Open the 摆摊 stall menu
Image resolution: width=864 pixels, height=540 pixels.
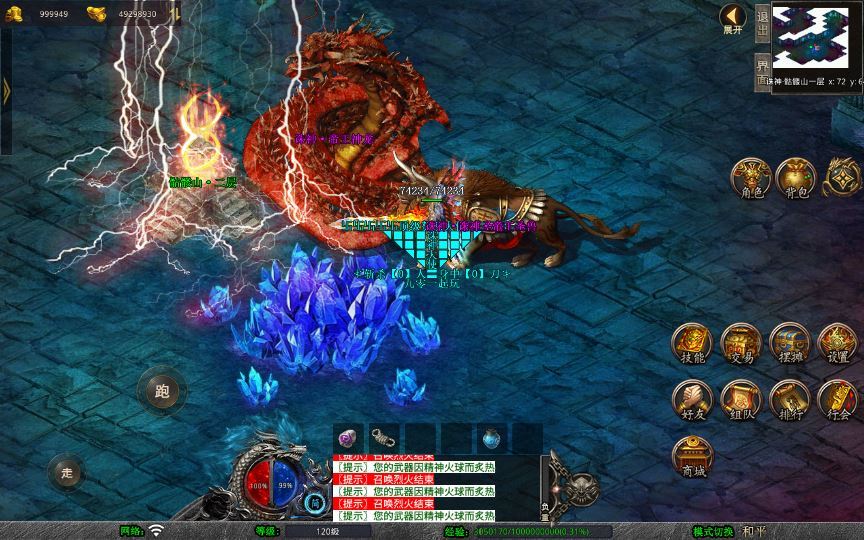point(789,343)
